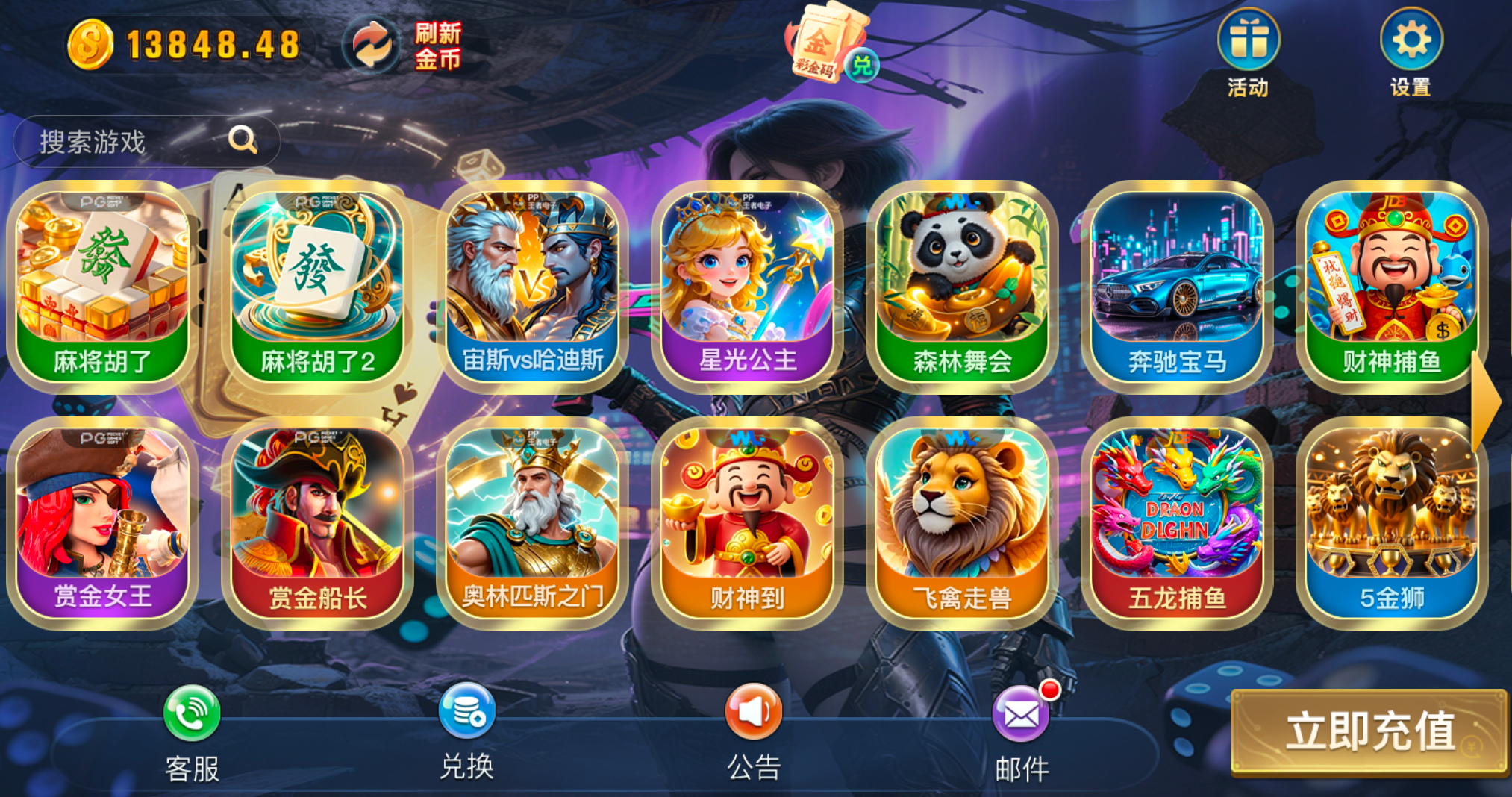Click the 搜索游戏 search field
The image size is (1512, 797).
point(146,140)
